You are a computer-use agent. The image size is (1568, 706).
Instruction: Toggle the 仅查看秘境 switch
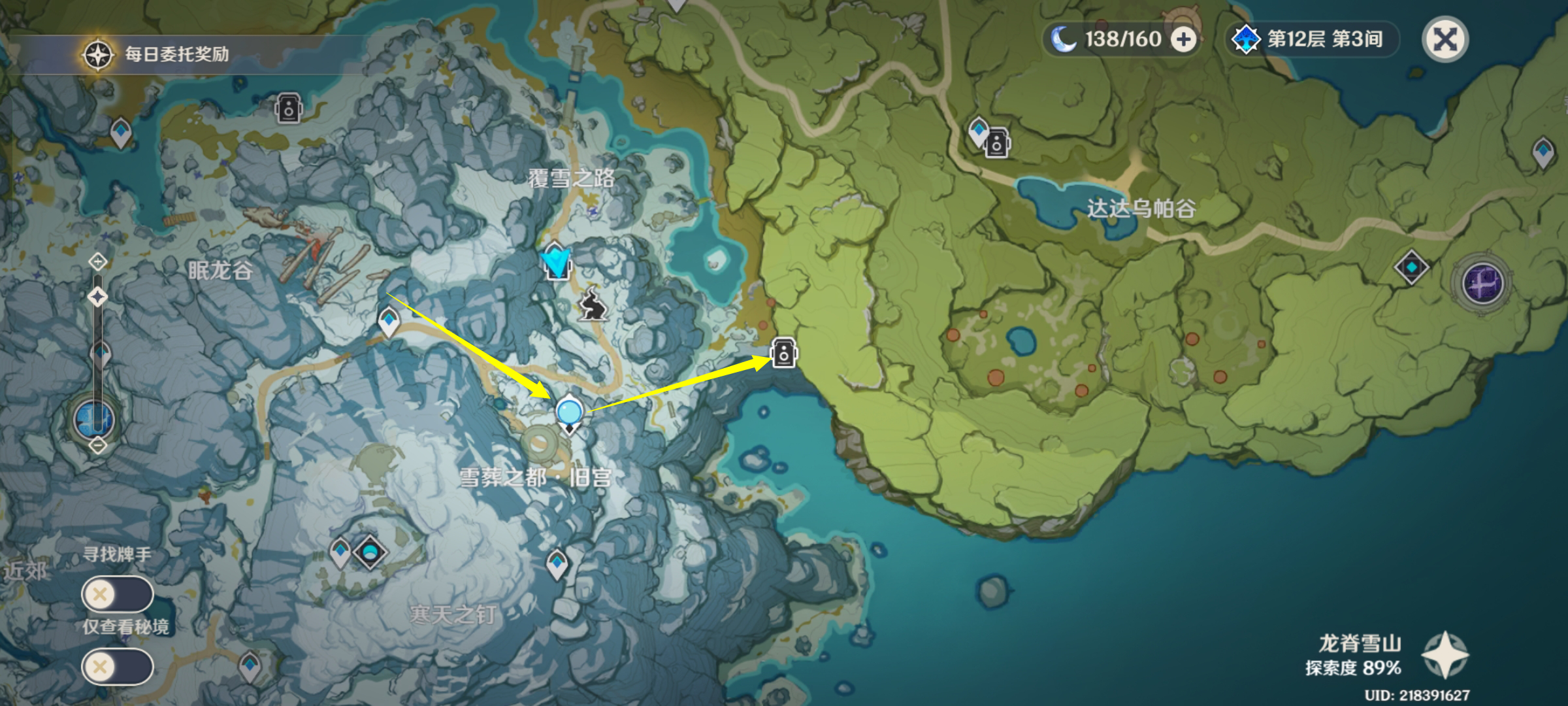tap(117, 667)
